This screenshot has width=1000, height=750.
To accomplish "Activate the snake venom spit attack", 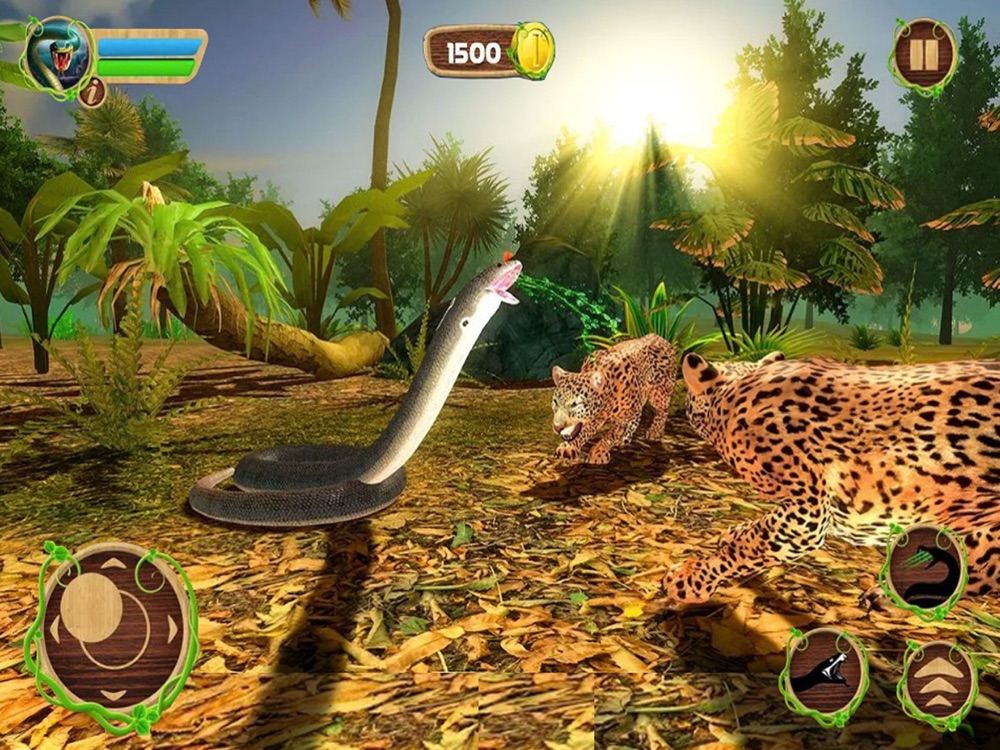I will point(924,568).
